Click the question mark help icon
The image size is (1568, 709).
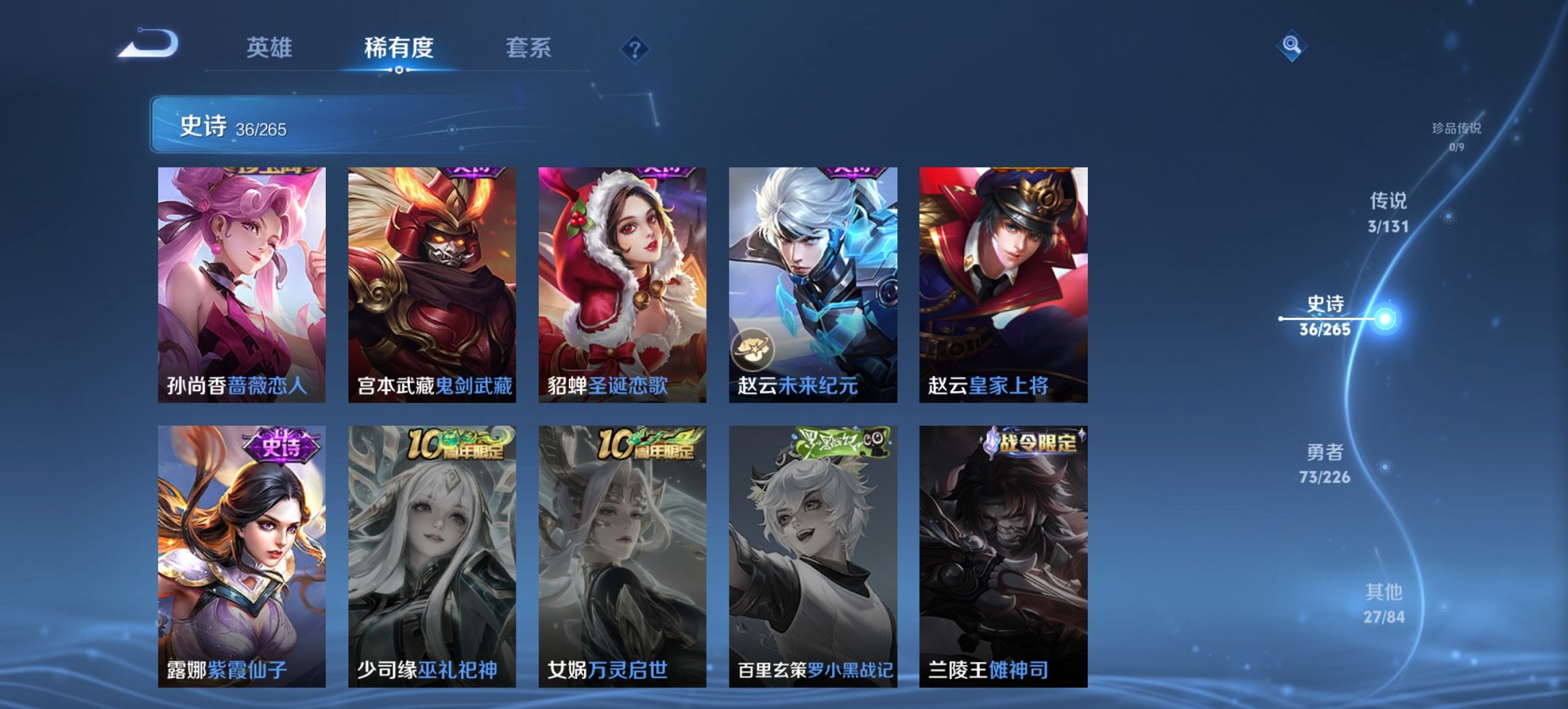click(634, 48)
